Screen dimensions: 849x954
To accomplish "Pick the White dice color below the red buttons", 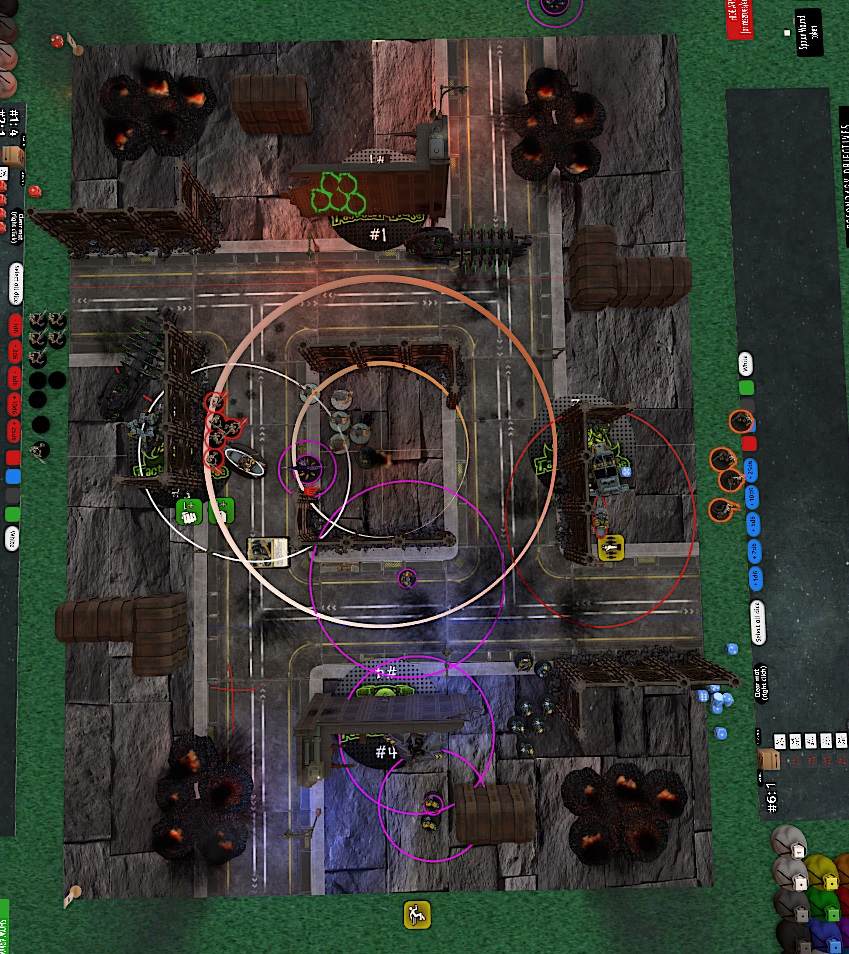I will click(x=13, y=539).
